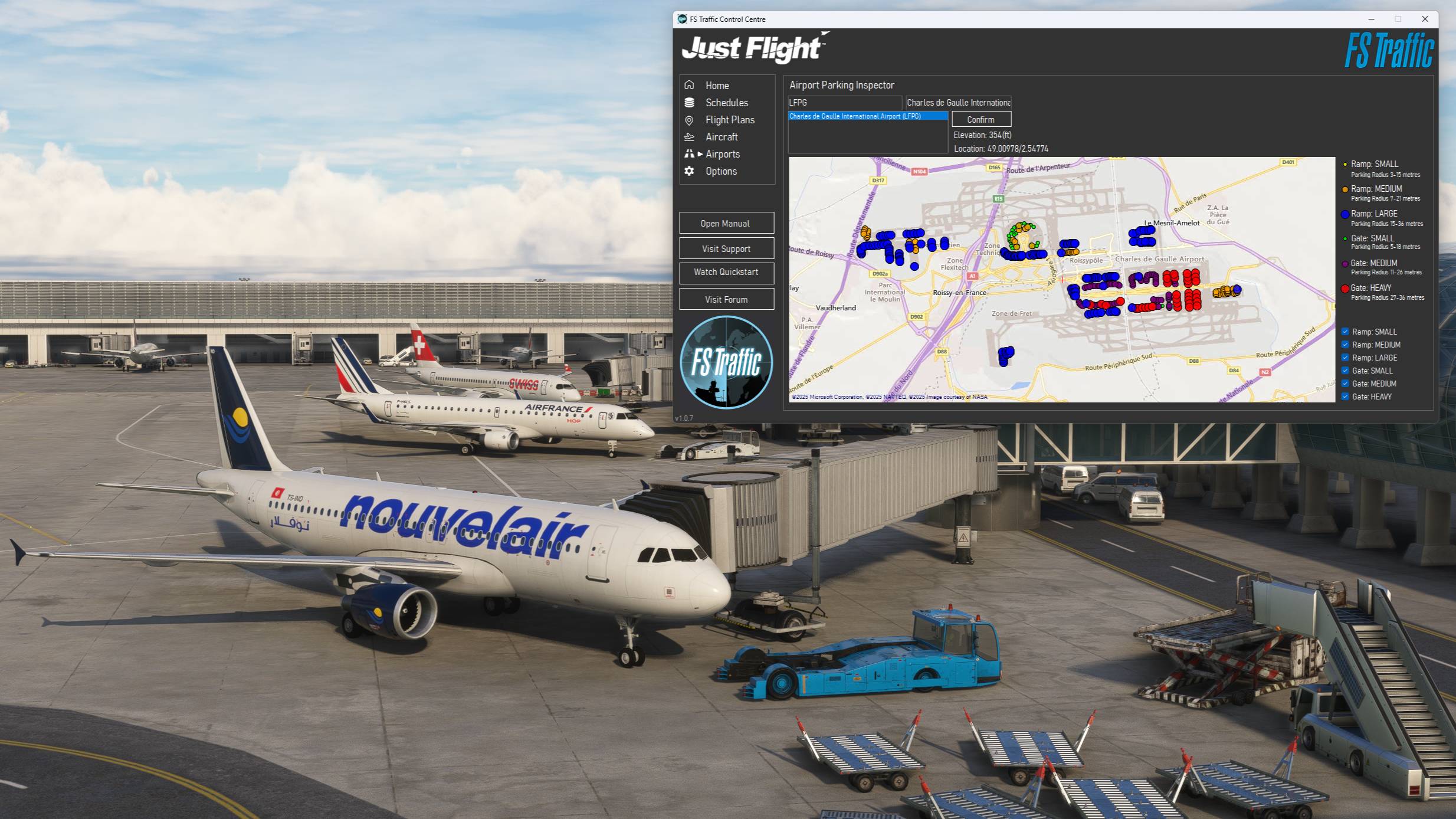Open Flight Plans via its location pin icon
The width and height of the screenshot is (1456, 819).
pos(690,120)
